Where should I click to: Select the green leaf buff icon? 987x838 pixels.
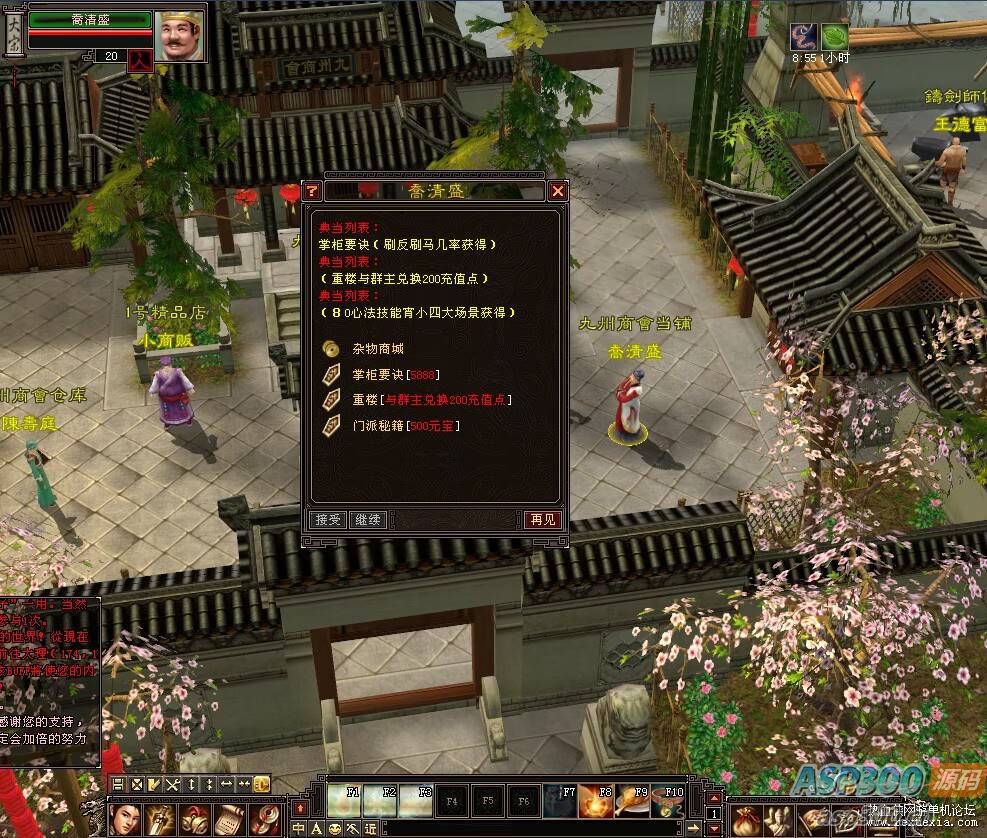tap(834, 37)
